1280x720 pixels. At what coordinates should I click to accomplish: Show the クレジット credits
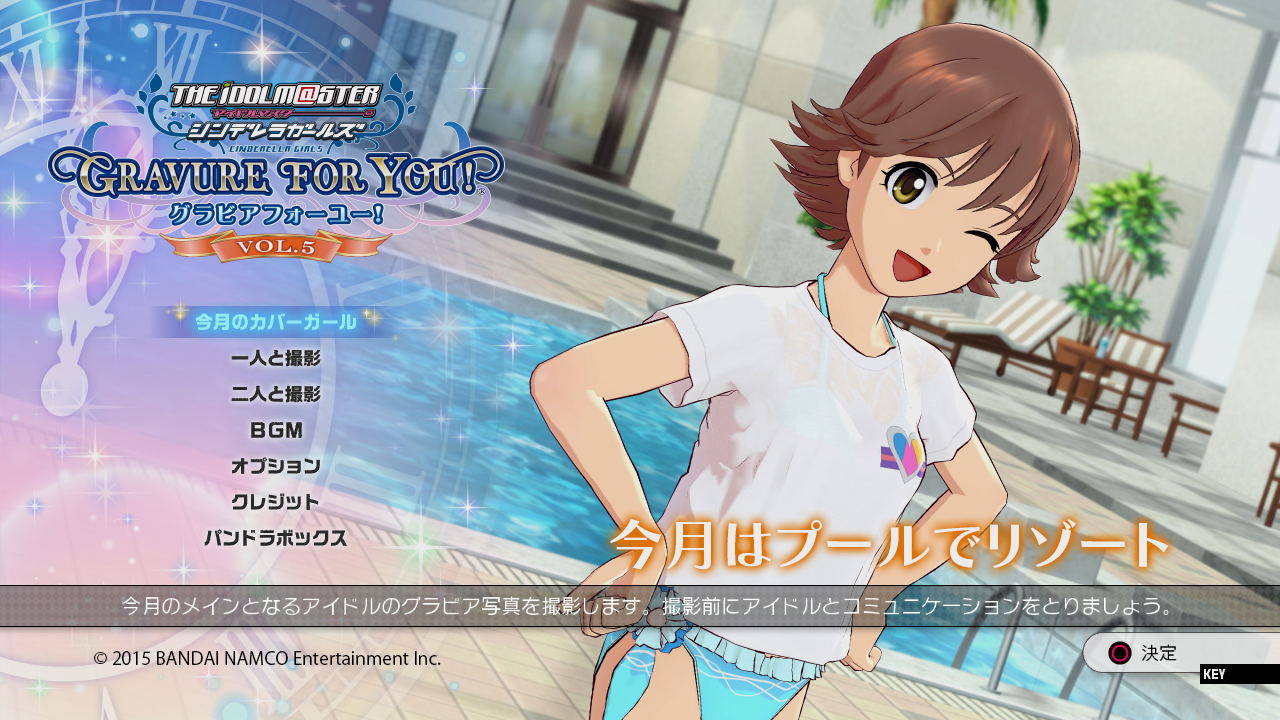(x=275, y=502)
